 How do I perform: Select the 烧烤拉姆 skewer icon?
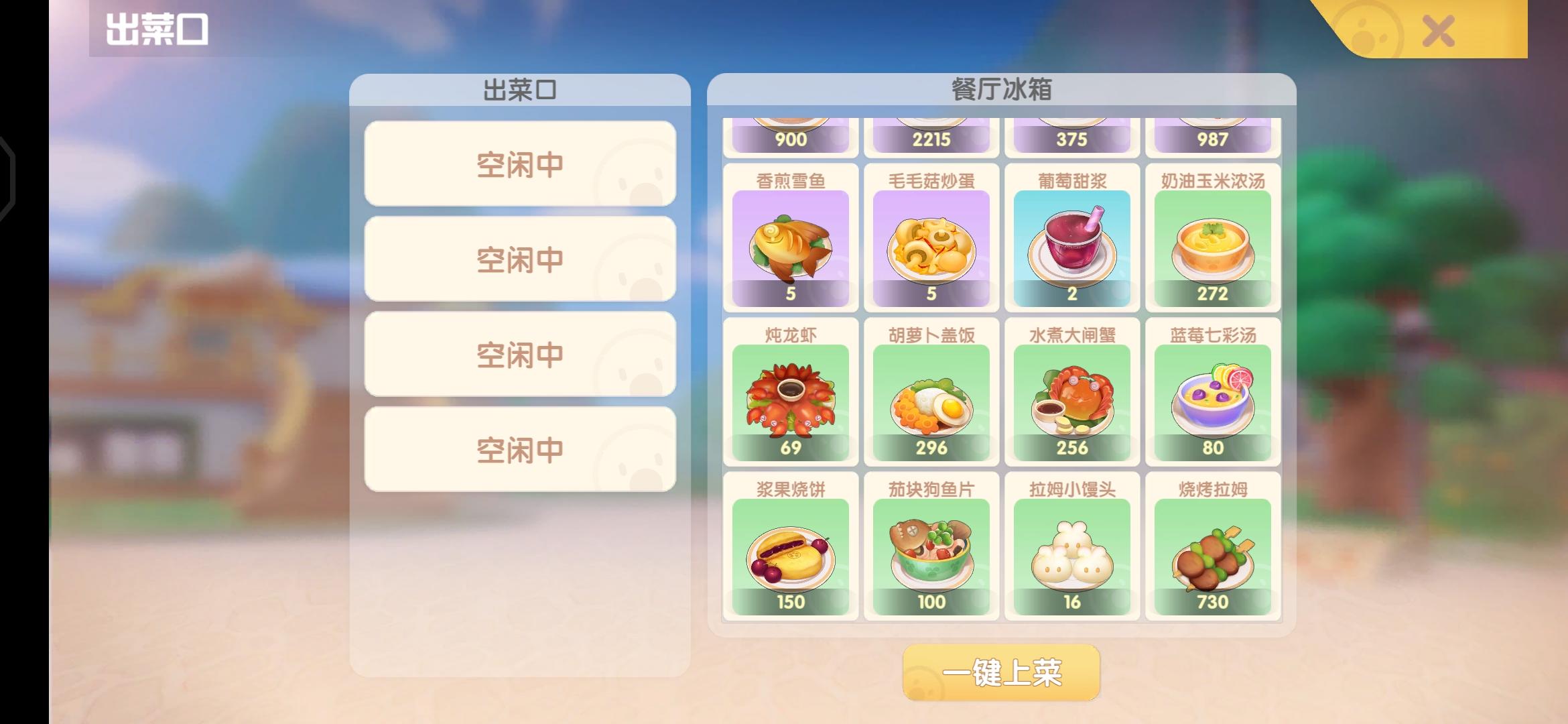click(x=1213, y=553)
